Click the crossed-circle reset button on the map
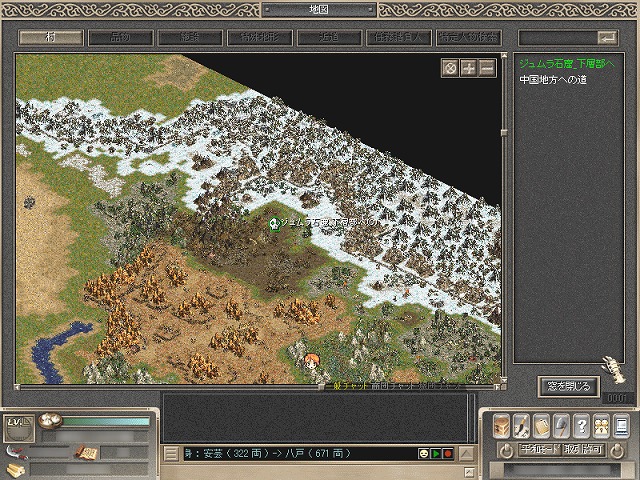The image size is (640, 480). pos(450,68)
